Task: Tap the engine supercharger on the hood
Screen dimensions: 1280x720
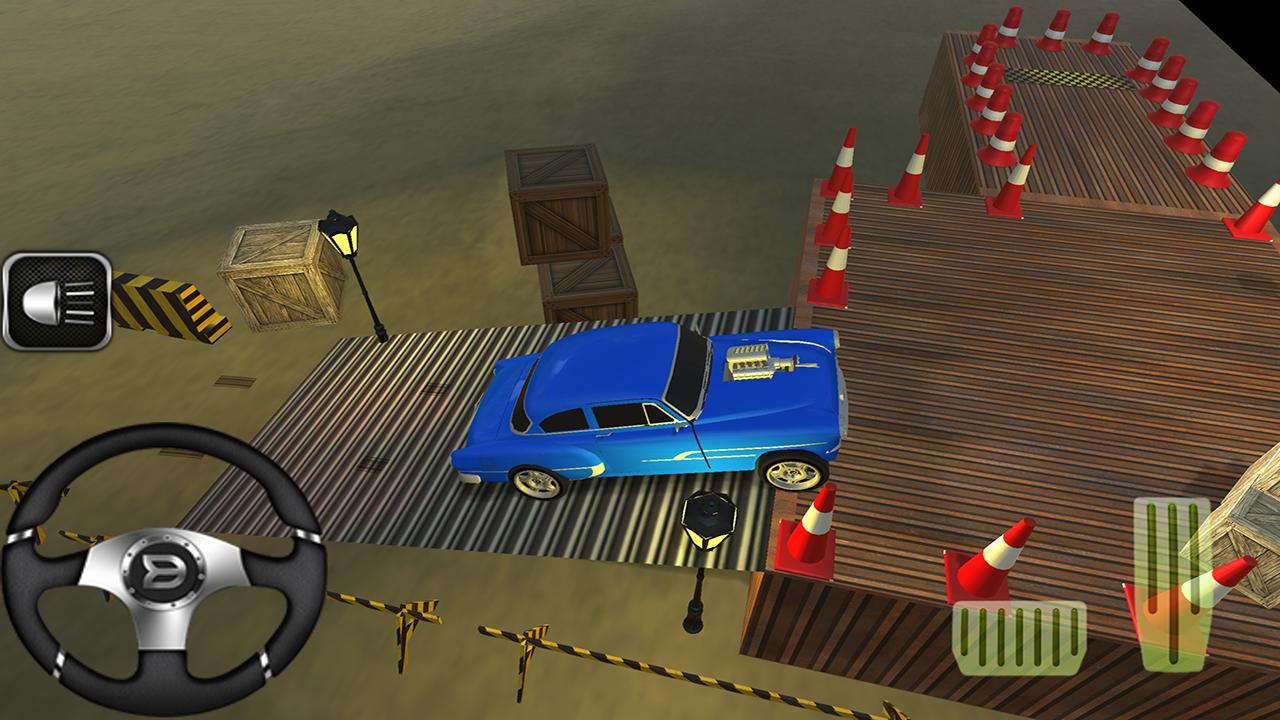Action: (752, 362)
